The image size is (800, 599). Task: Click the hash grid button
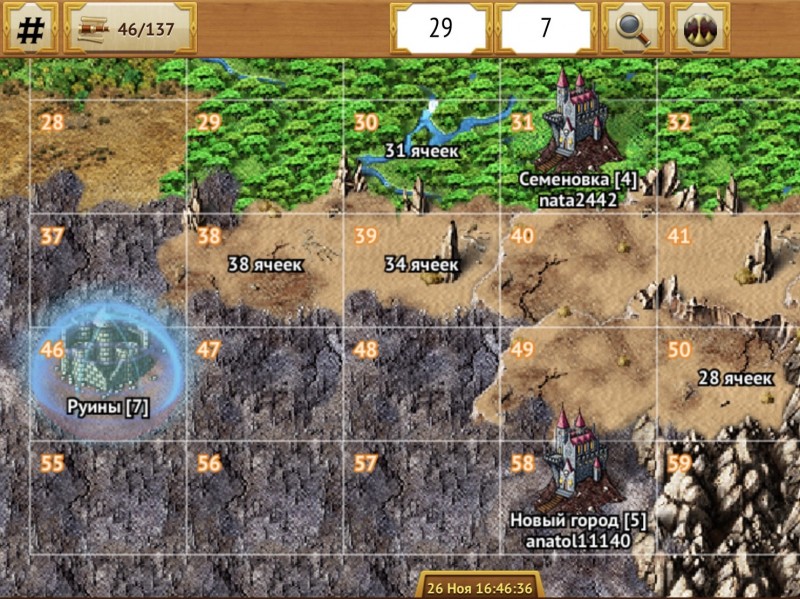coord(31,28)
